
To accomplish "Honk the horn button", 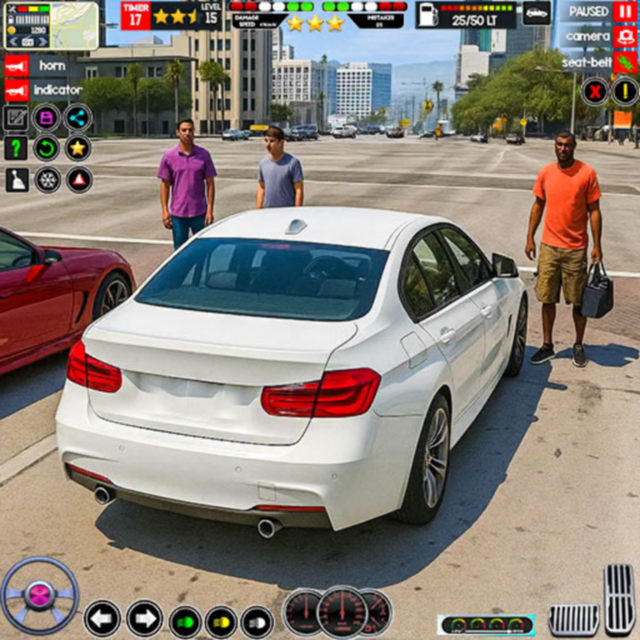I will click(x=16, y=65).
